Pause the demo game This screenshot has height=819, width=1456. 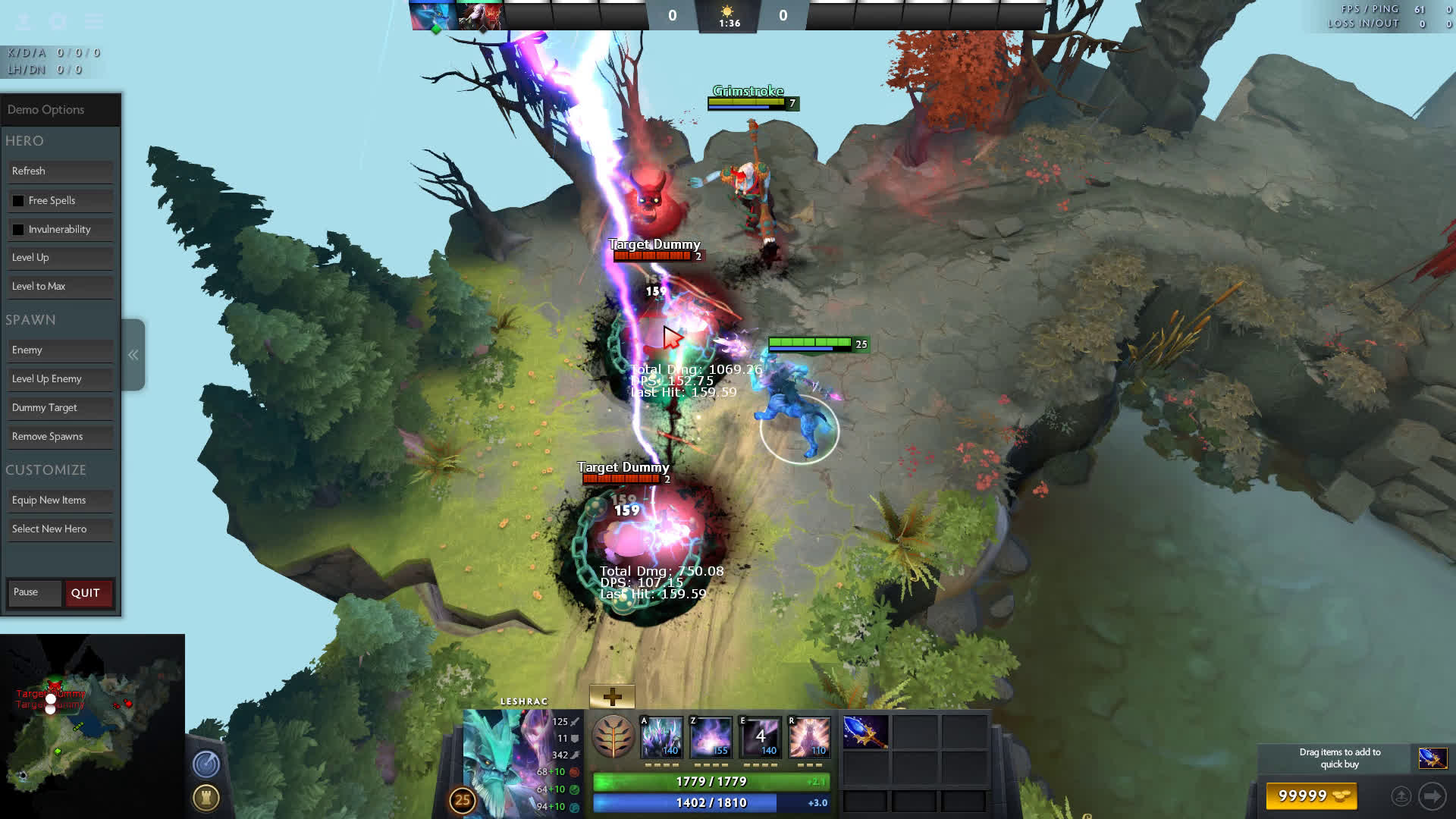(x=34, y=593)
